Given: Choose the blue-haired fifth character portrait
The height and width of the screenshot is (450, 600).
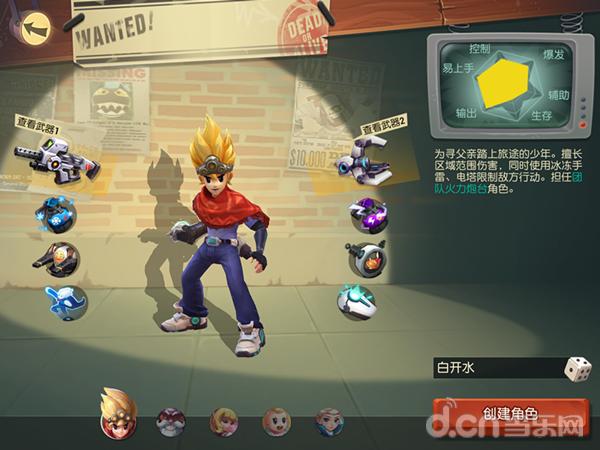Looking at the screenshot, I should [329, 421].
